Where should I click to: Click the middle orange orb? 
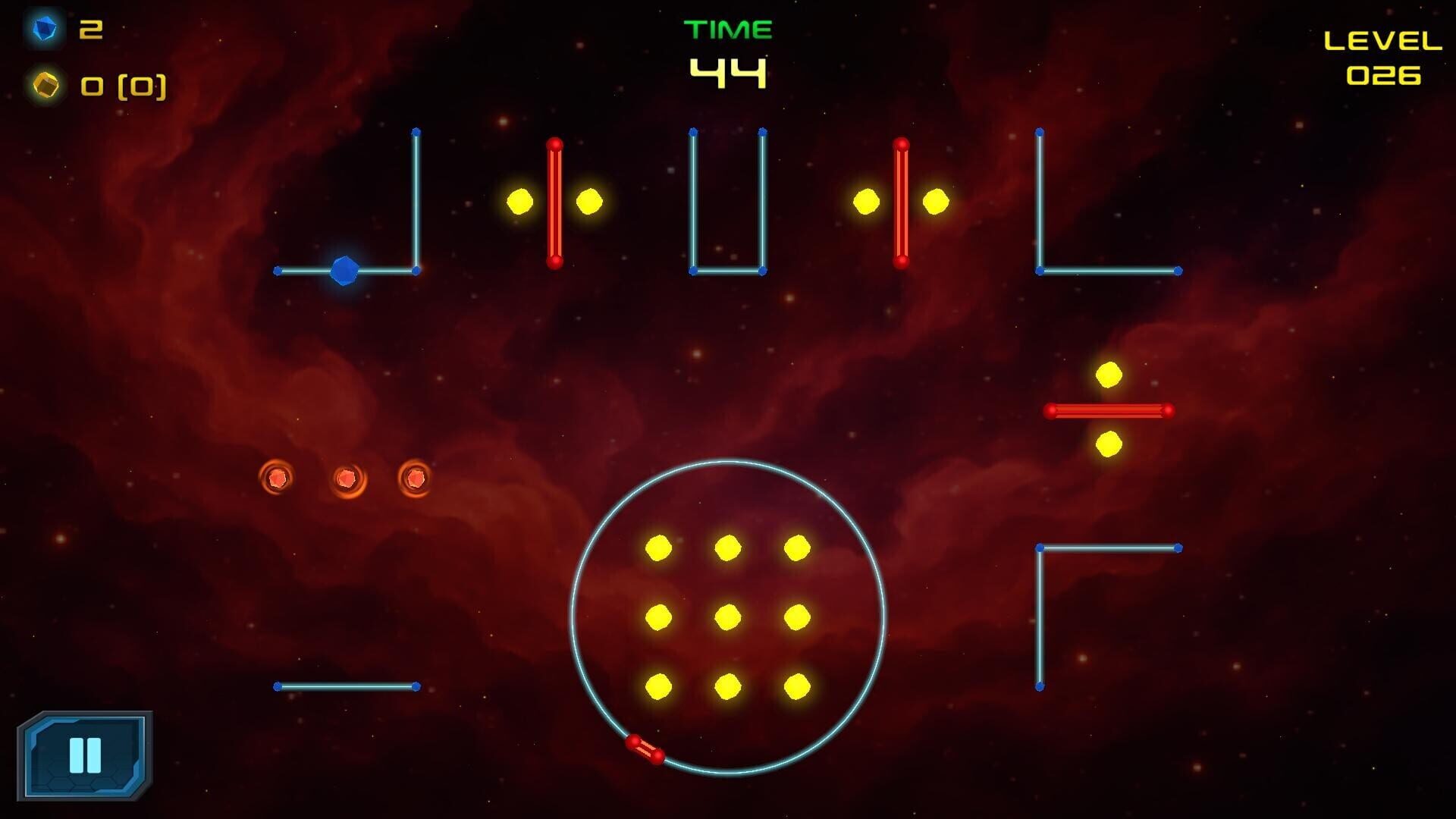click(x=347, y=478)
